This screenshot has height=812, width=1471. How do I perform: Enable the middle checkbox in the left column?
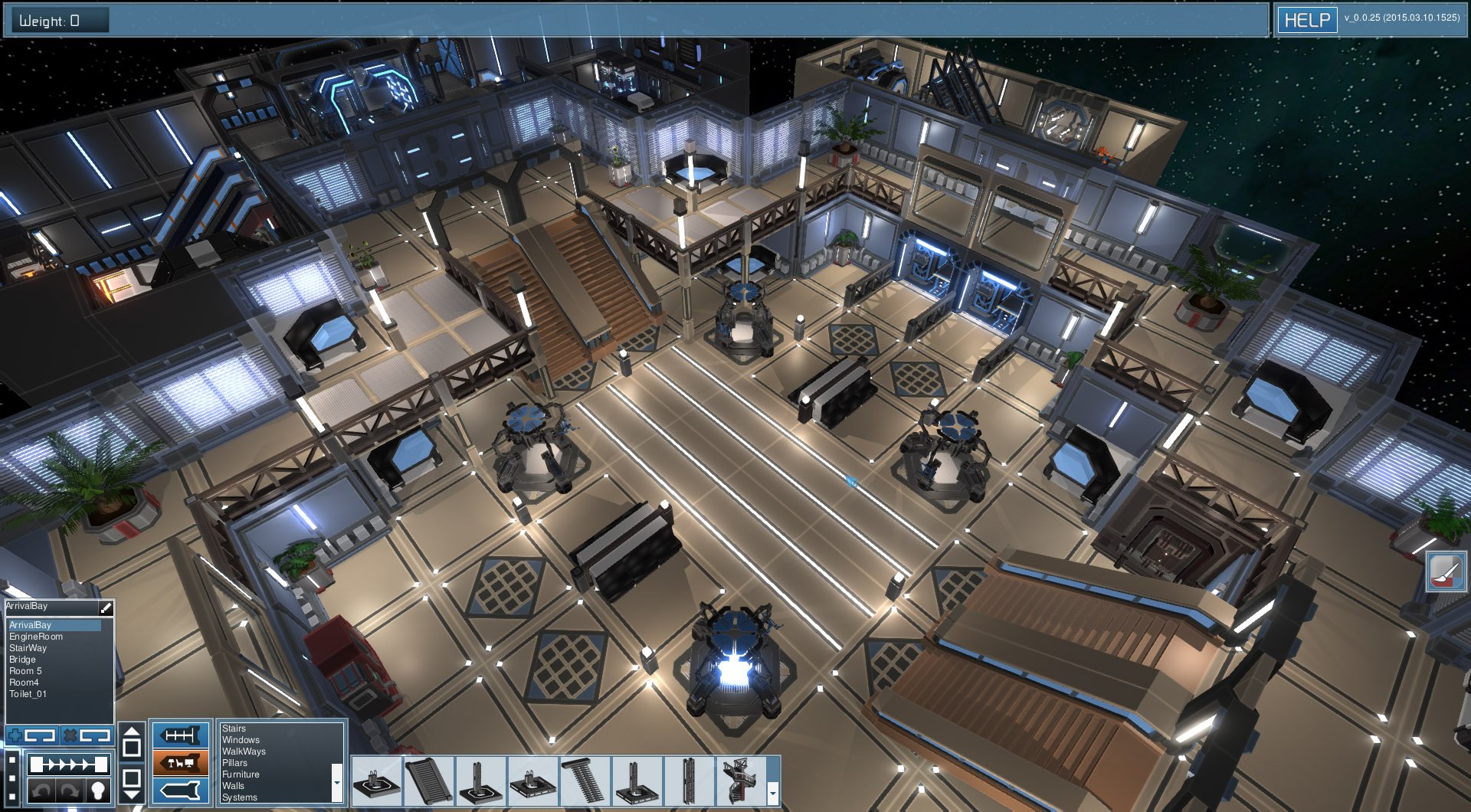click(11, 778)
